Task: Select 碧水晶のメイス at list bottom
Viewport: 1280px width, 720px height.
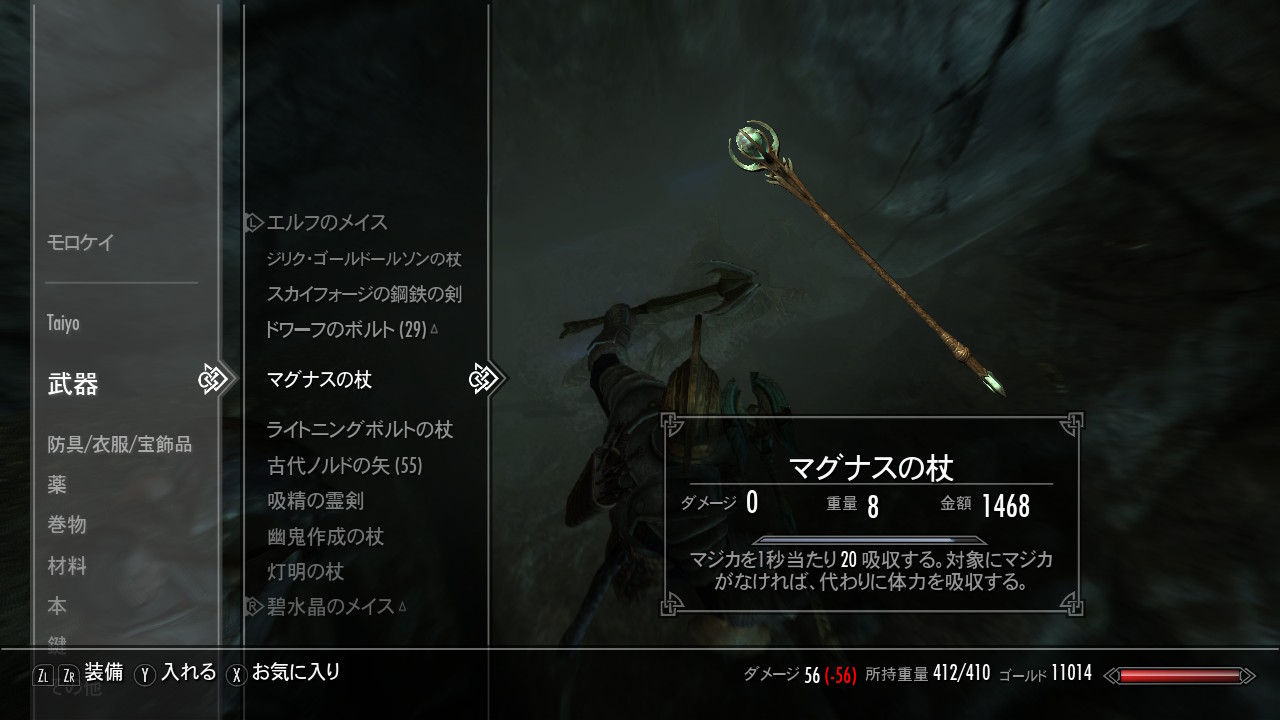Action: (x=330, y=606)
